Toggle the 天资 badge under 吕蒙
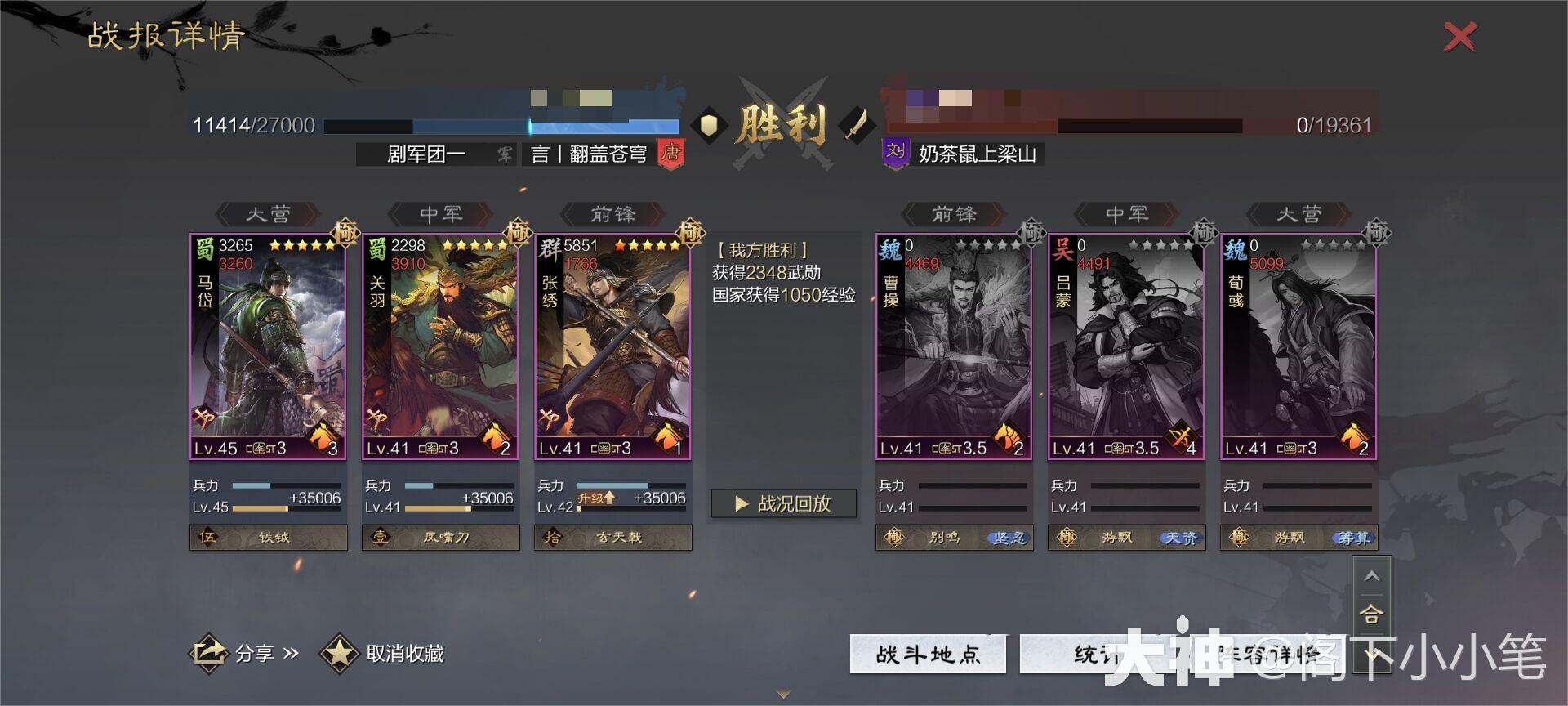 [1182, 538]
